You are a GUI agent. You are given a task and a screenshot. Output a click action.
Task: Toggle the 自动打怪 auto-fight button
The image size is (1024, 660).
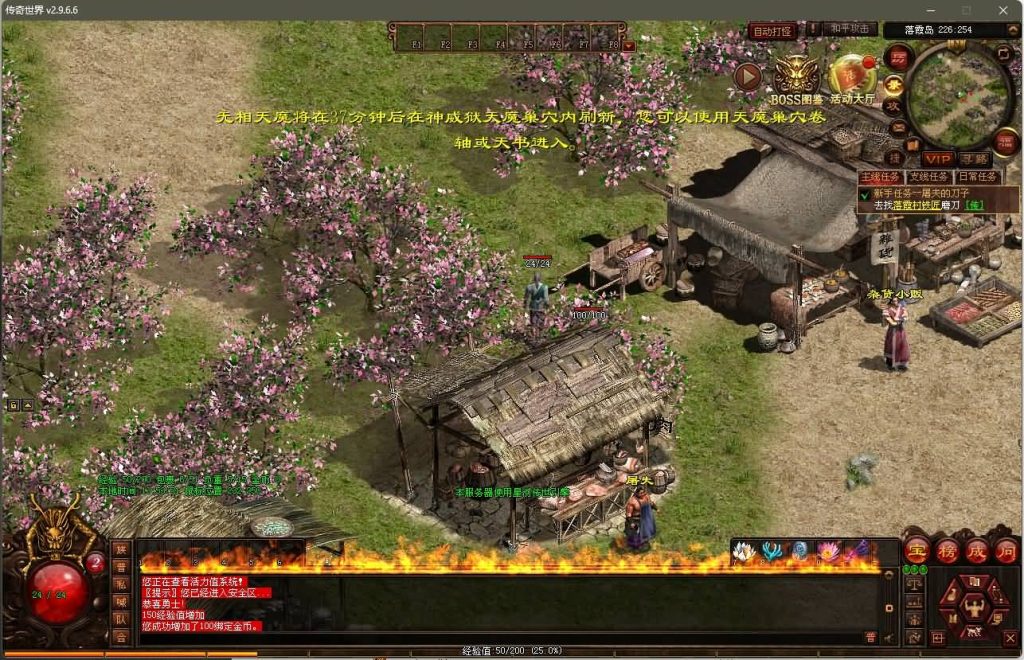(x=773, y=31)
